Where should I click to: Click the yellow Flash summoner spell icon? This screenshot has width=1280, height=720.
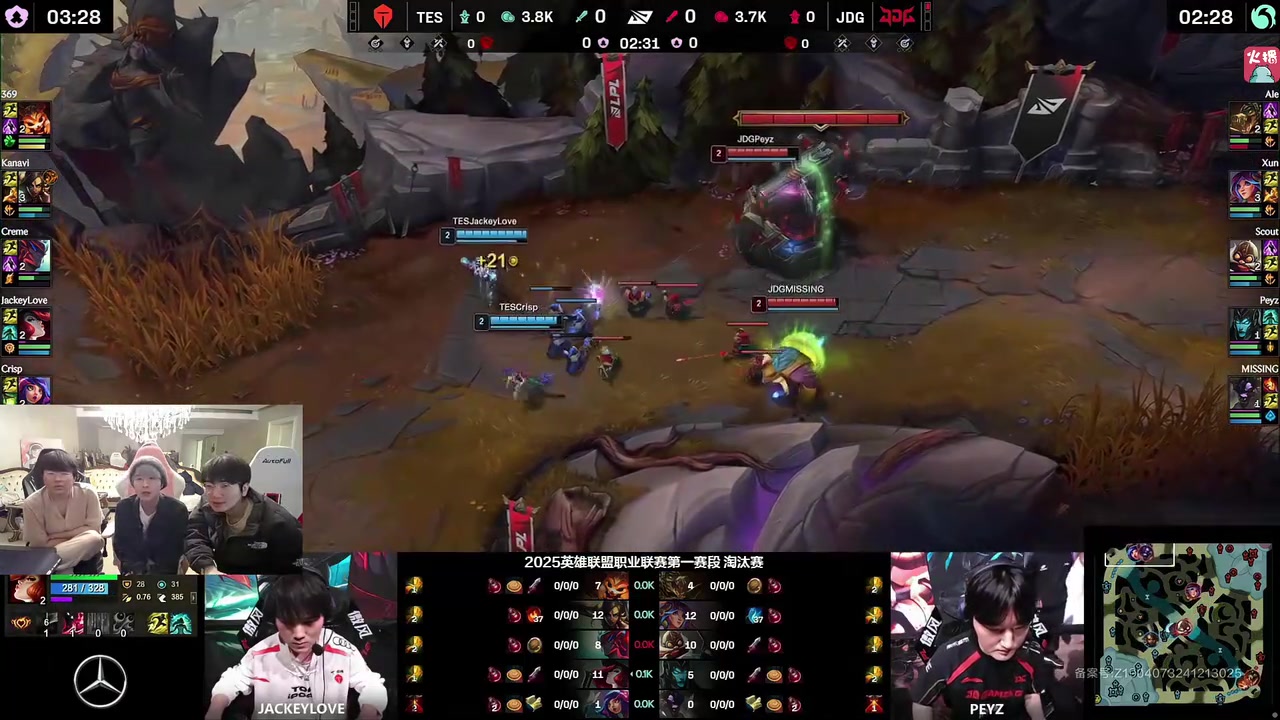[159, 625]
